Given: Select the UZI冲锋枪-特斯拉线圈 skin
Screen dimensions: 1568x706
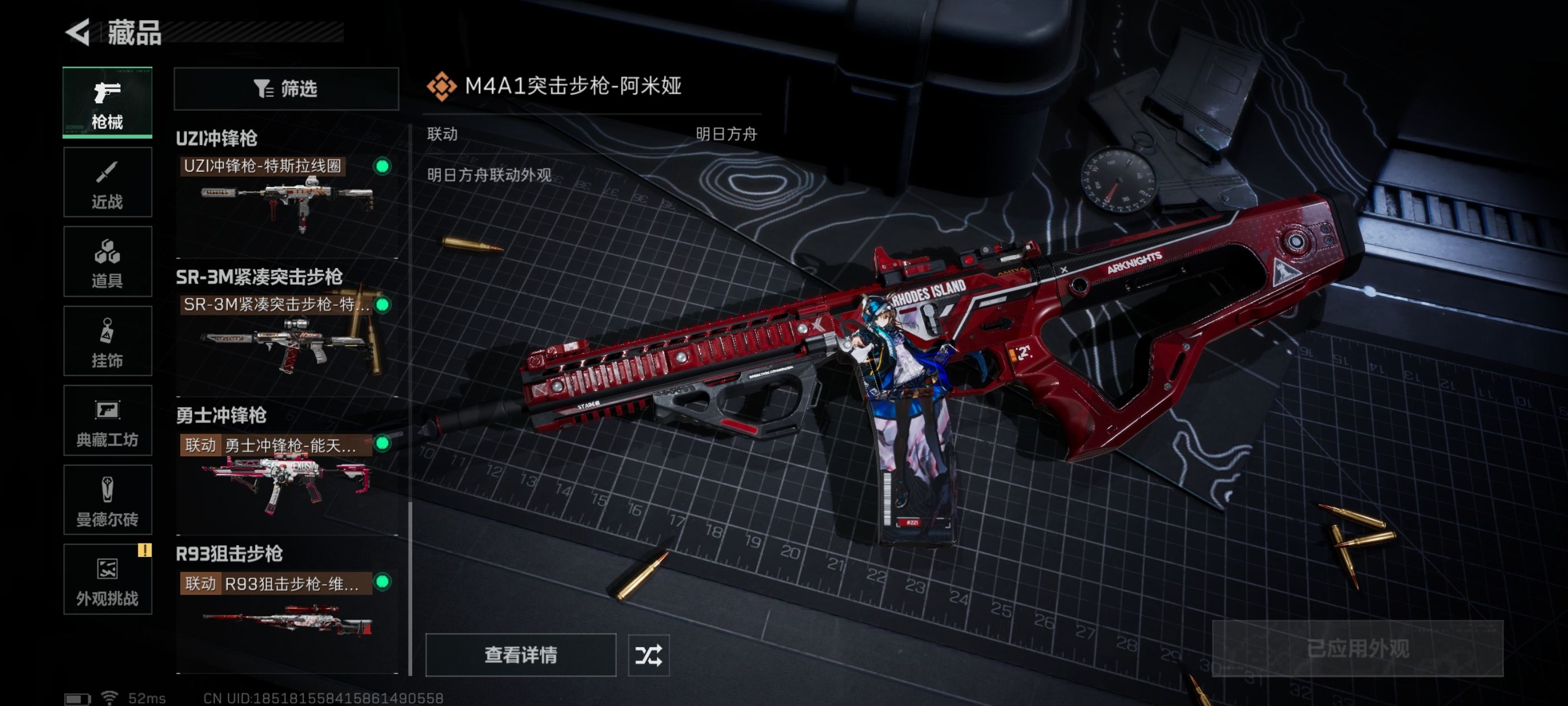Looking at the screenshot, I should coord(286,195).
